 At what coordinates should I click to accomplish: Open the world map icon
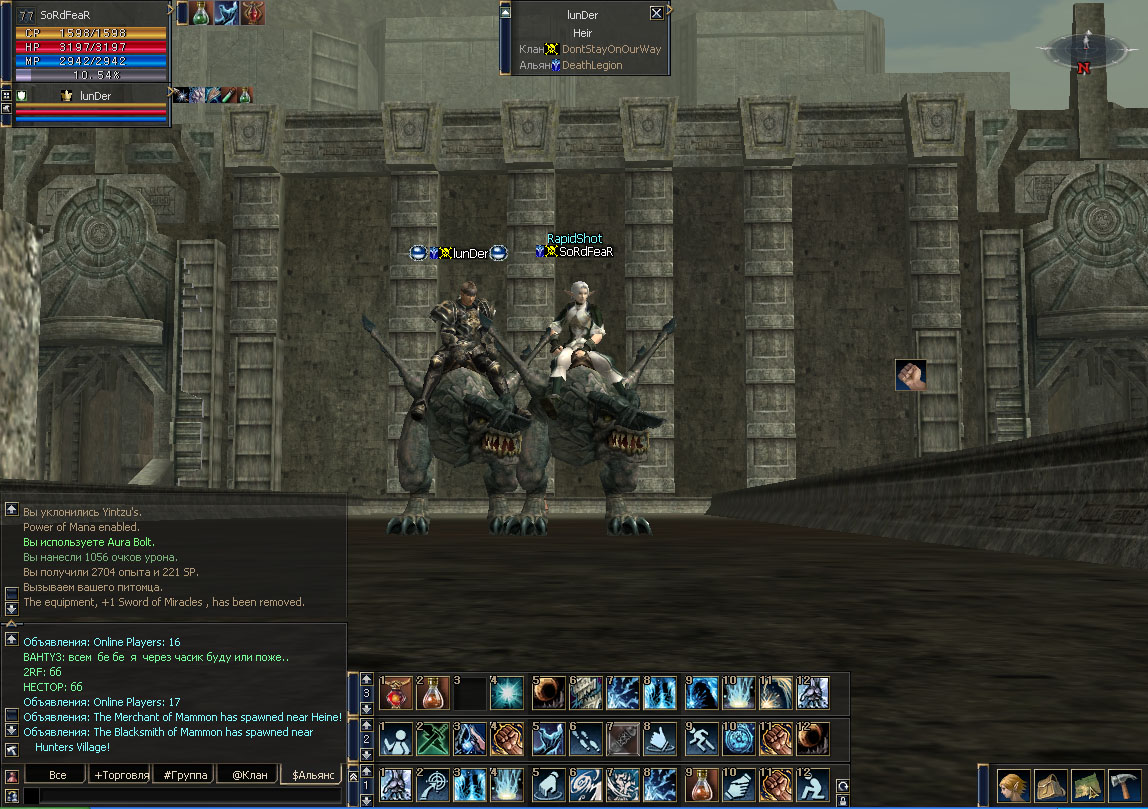1088,786
